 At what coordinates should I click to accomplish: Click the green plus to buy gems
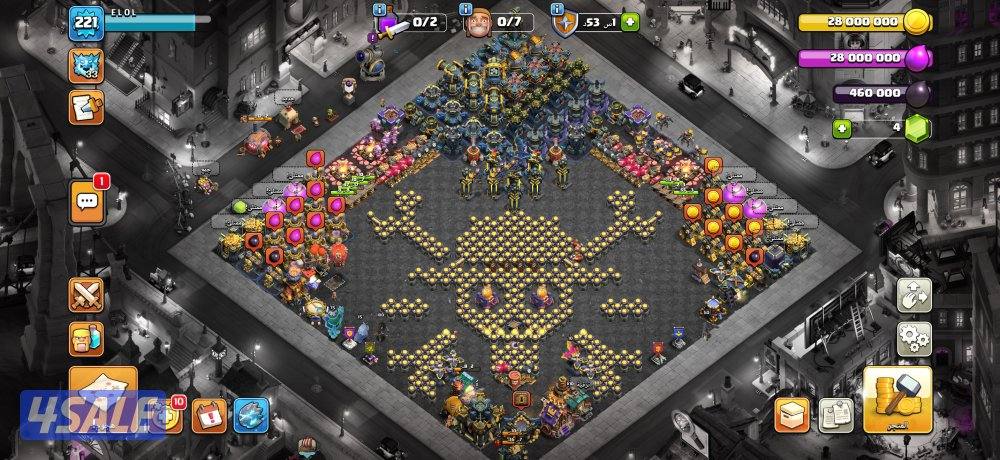tap(842, 128)
